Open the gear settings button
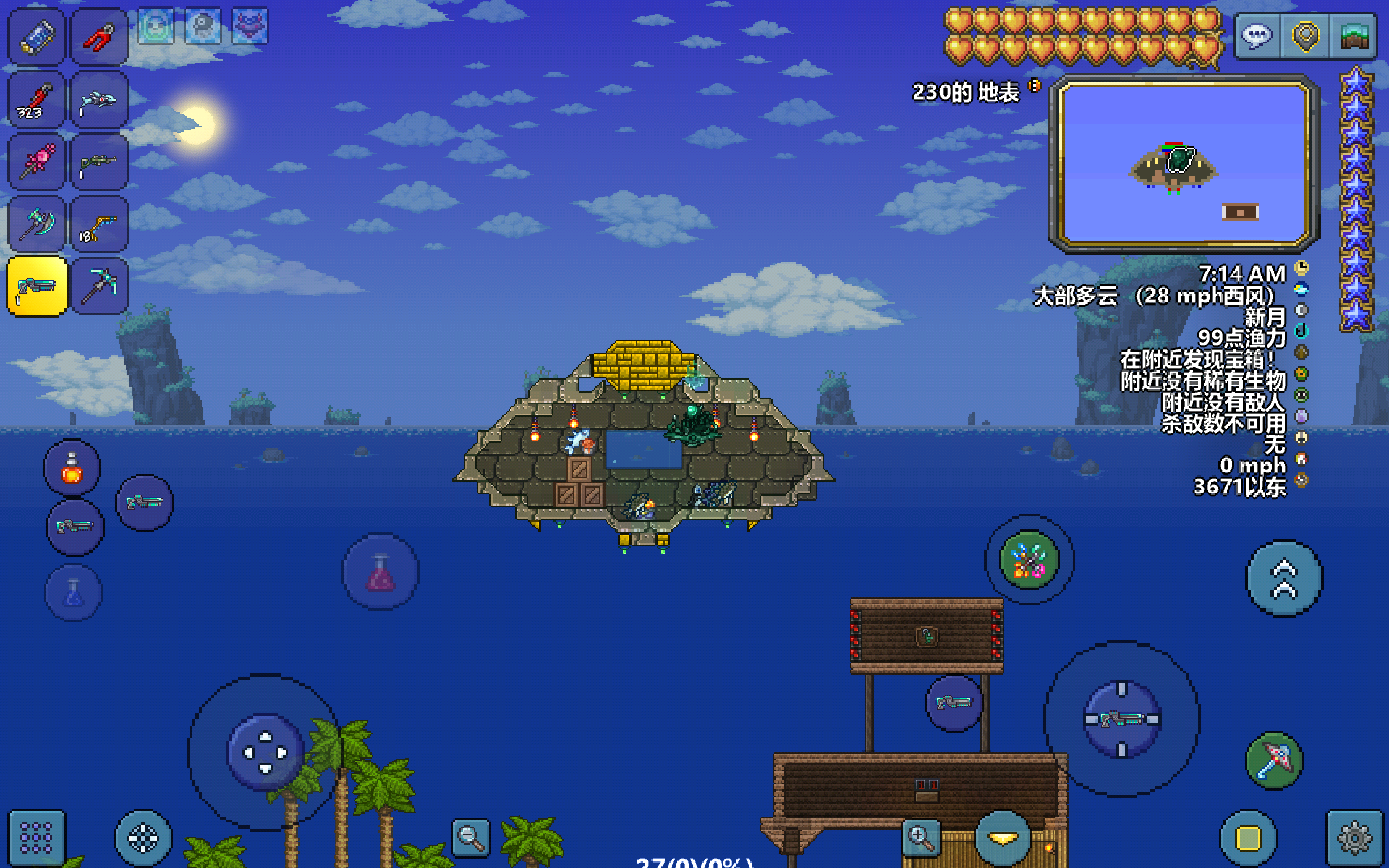The image size is (1389, 868). [1354, 838]
